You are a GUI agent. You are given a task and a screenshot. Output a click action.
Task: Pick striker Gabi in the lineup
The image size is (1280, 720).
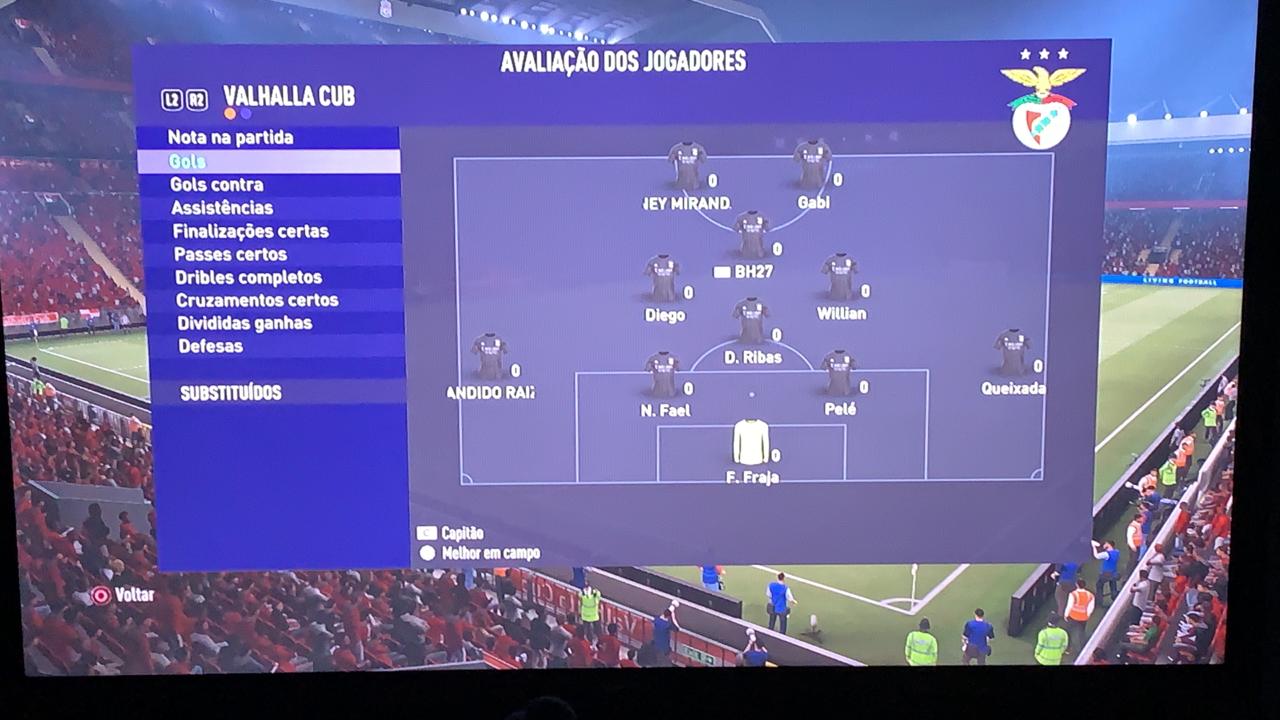[x=812, y=165]
